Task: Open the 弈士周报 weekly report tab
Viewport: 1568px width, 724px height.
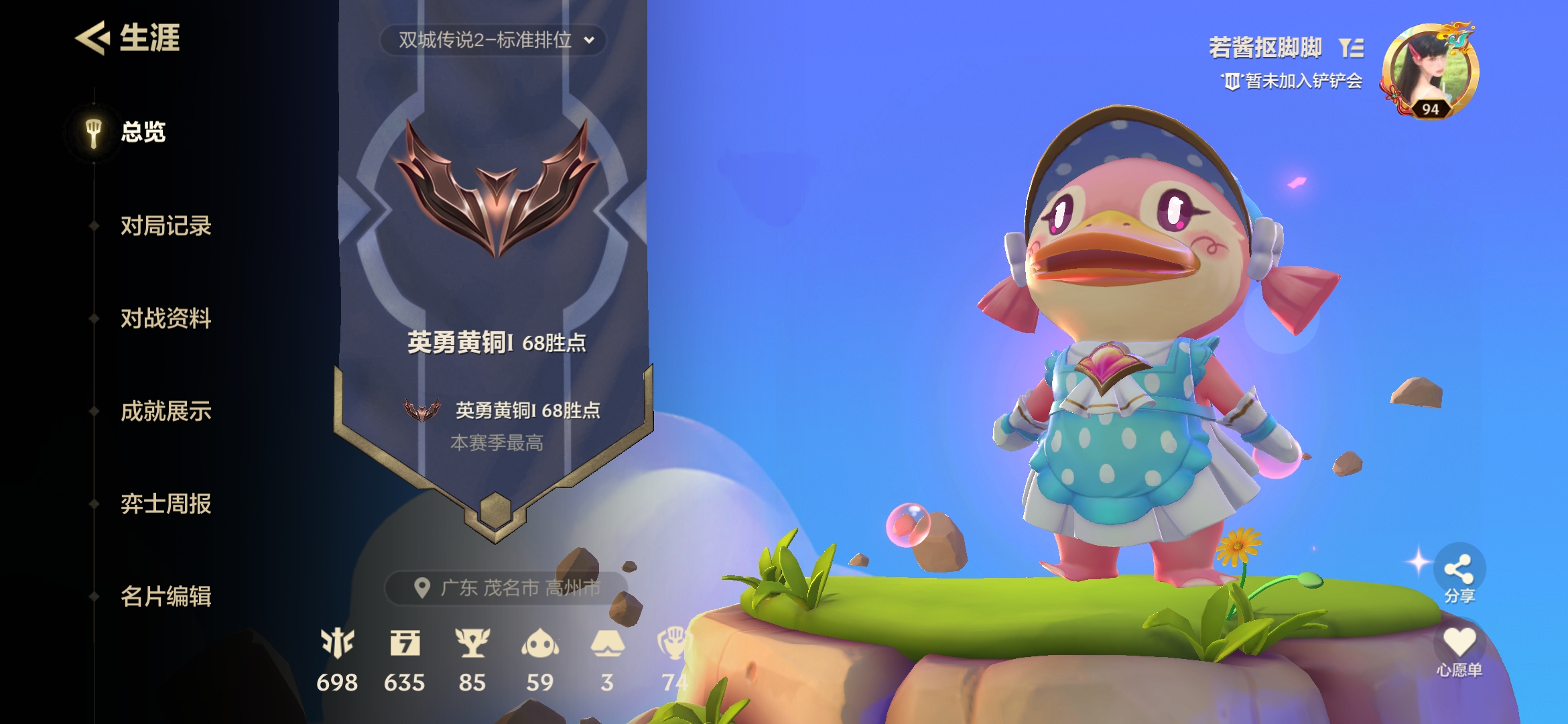Action: [x=166, y=503]
